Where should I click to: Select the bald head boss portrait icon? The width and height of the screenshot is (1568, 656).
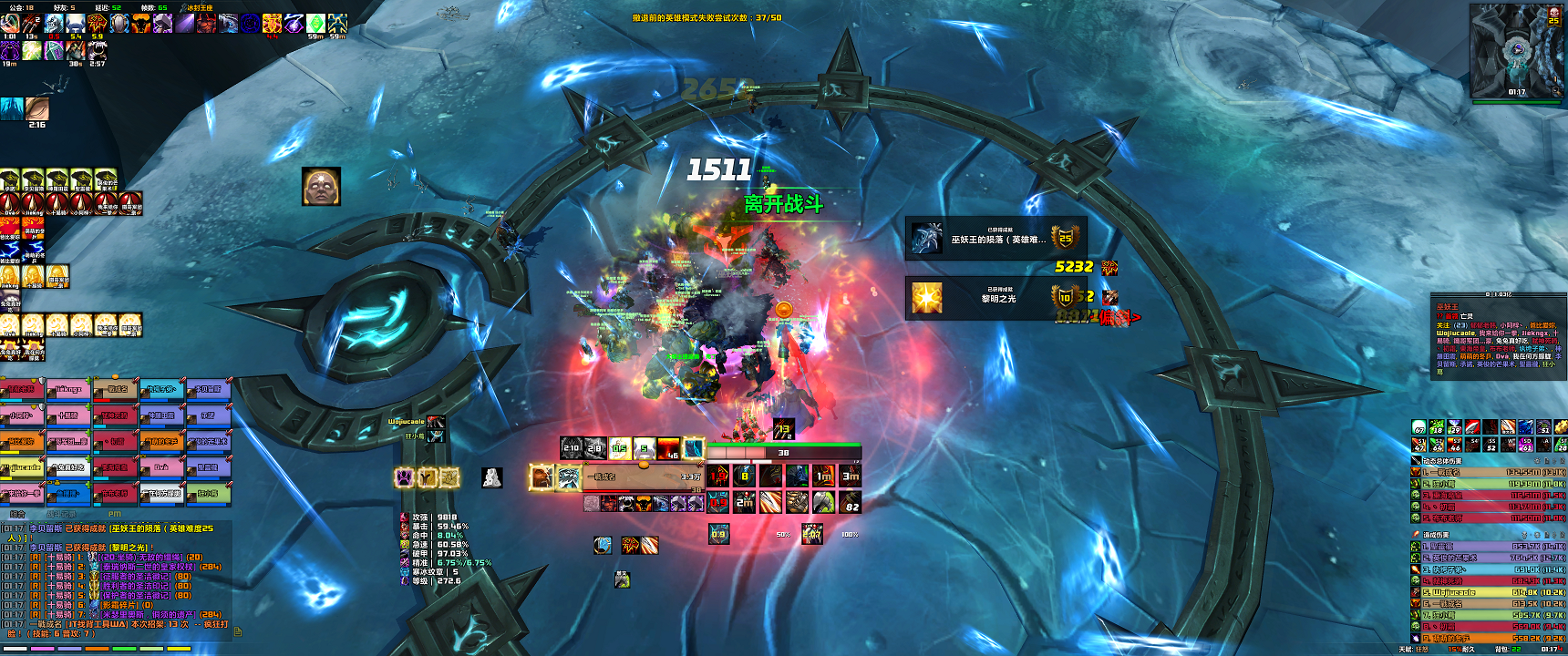point(321,186)
